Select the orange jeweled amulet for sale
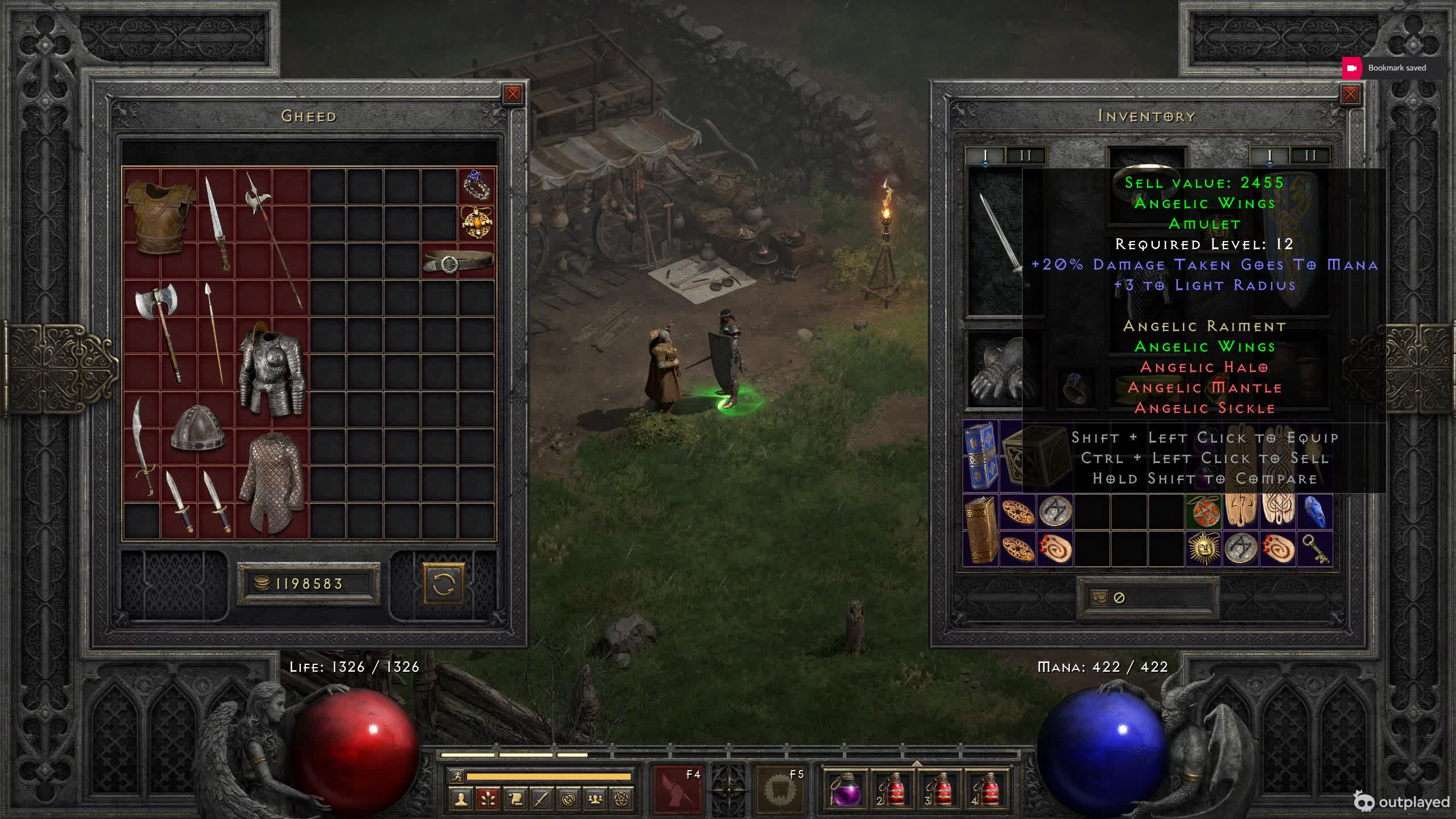 [476, 222]
